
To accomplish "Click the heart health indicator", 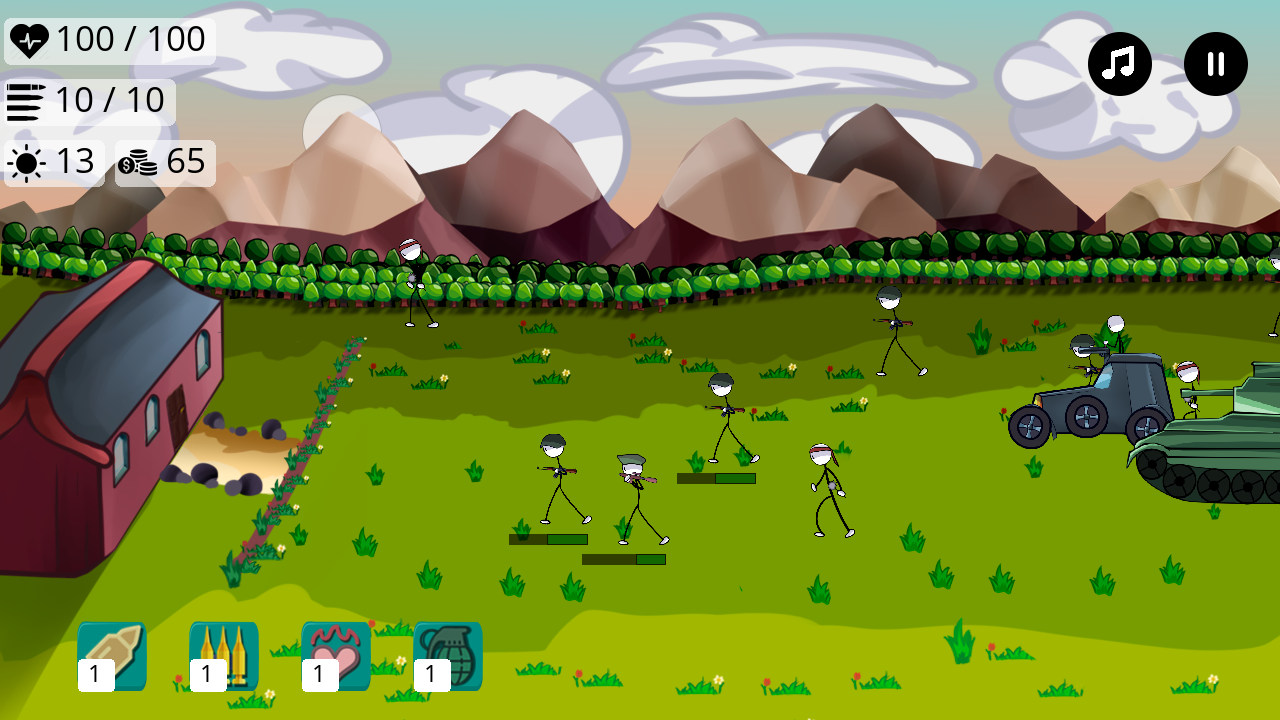I will (x=30, y=40).
